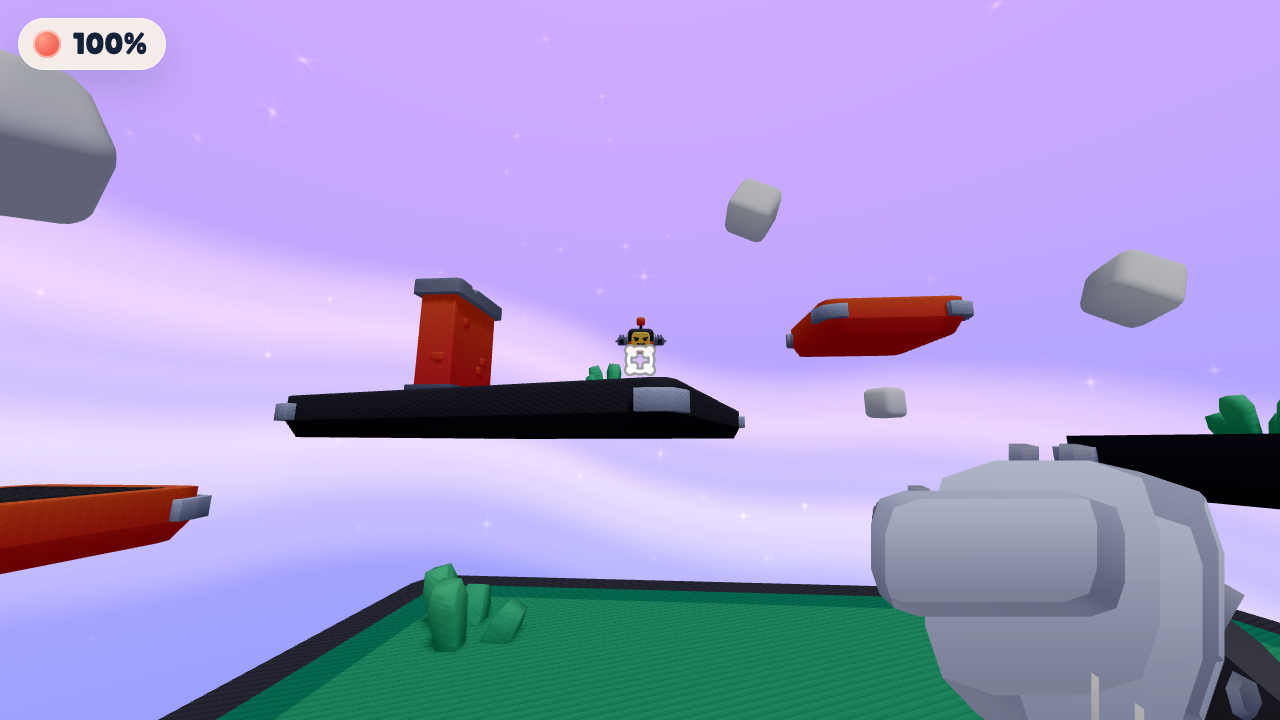
Task: Click the red health orb icon
Action: (47, 43)
